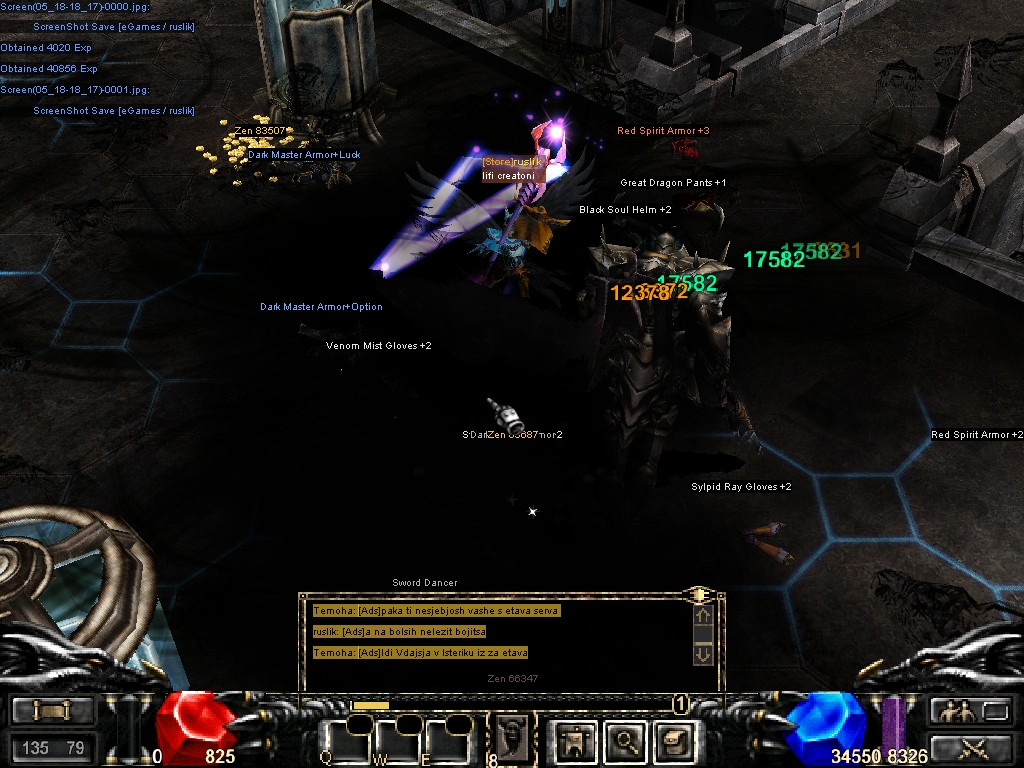Click the magnifying glass icon button
The image size is (1024, 768).
626,742
